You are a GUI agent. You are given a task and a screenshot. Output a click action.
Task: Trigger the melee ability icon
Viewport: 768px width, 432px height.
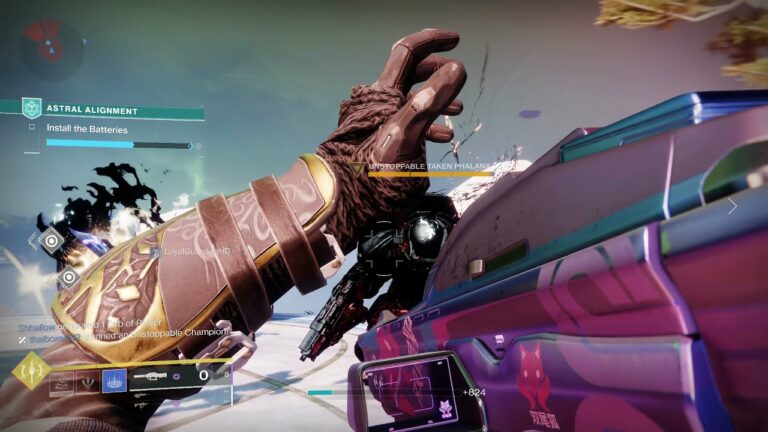click(89, 381)
